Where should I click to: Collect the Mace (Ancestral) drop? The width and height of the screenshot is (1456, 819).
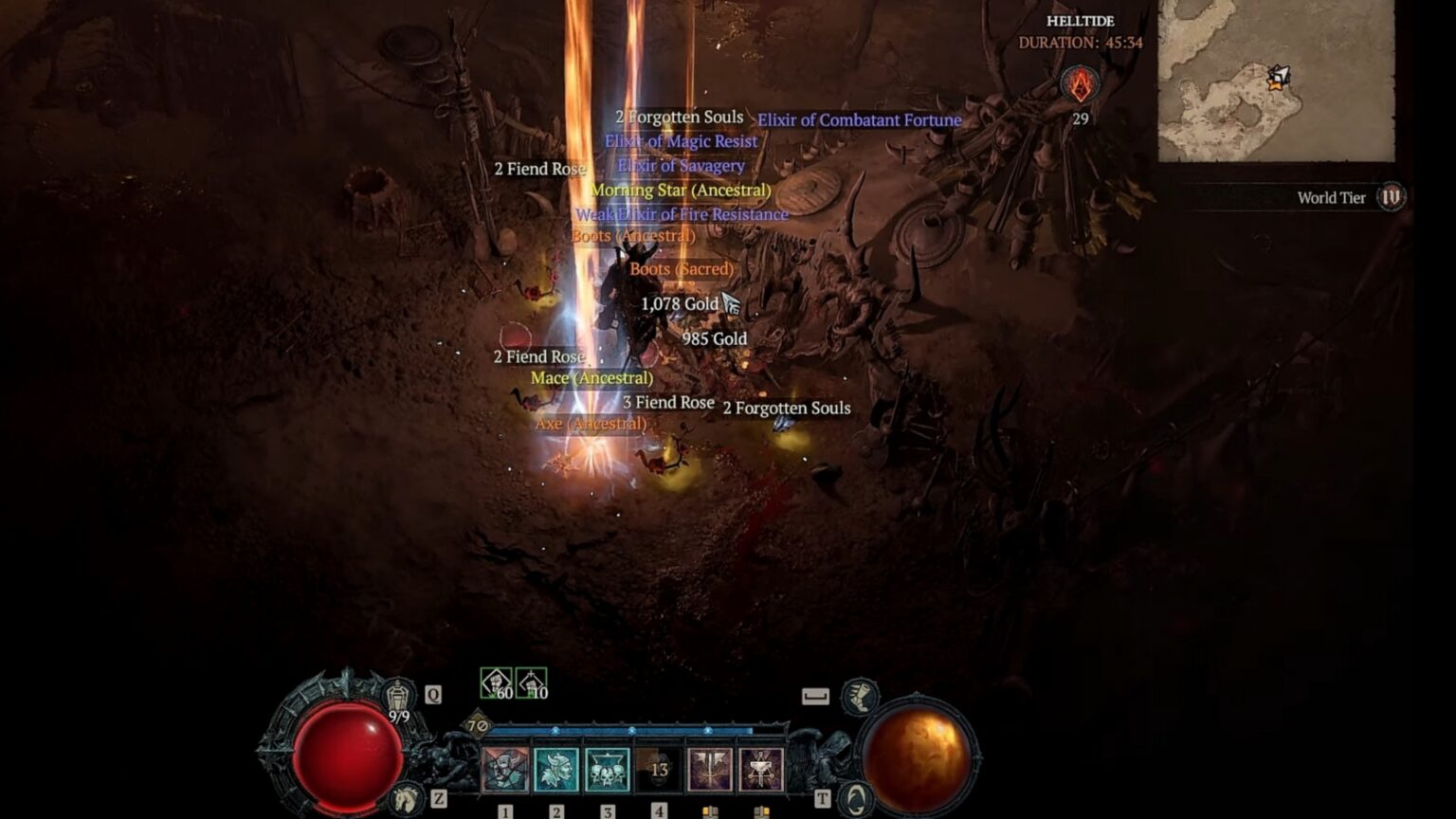point(591,377)
